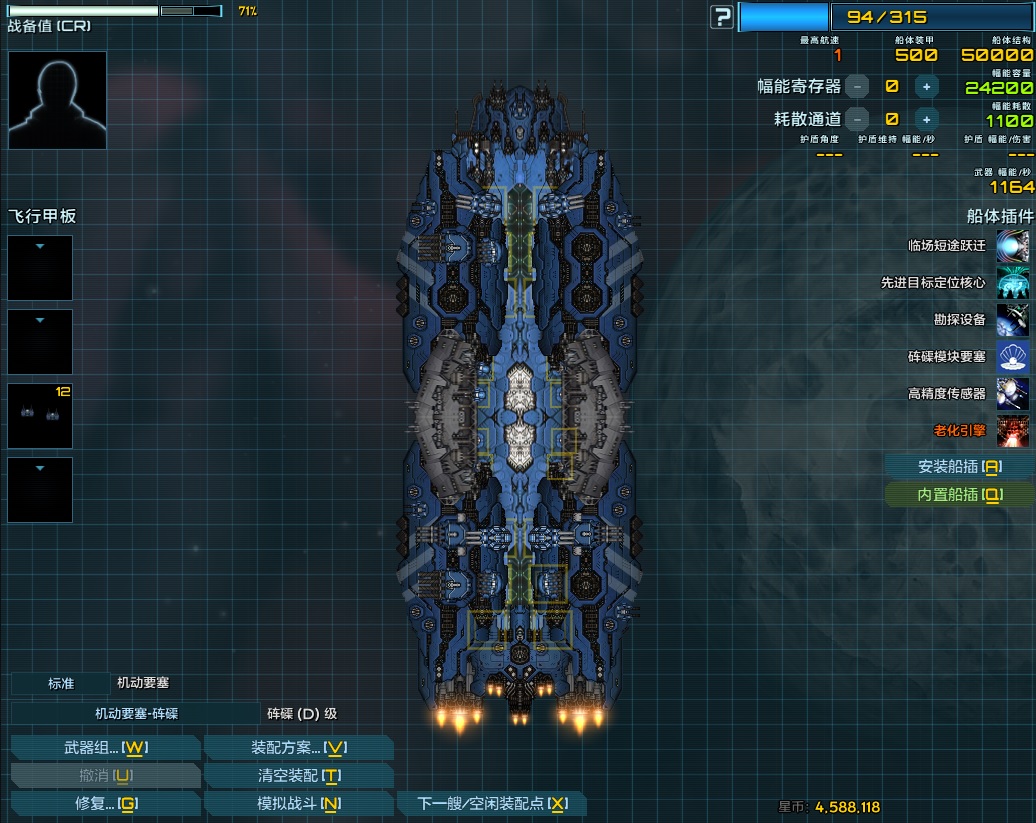
Task: Click the question mark help button
Action: (722, 17)
